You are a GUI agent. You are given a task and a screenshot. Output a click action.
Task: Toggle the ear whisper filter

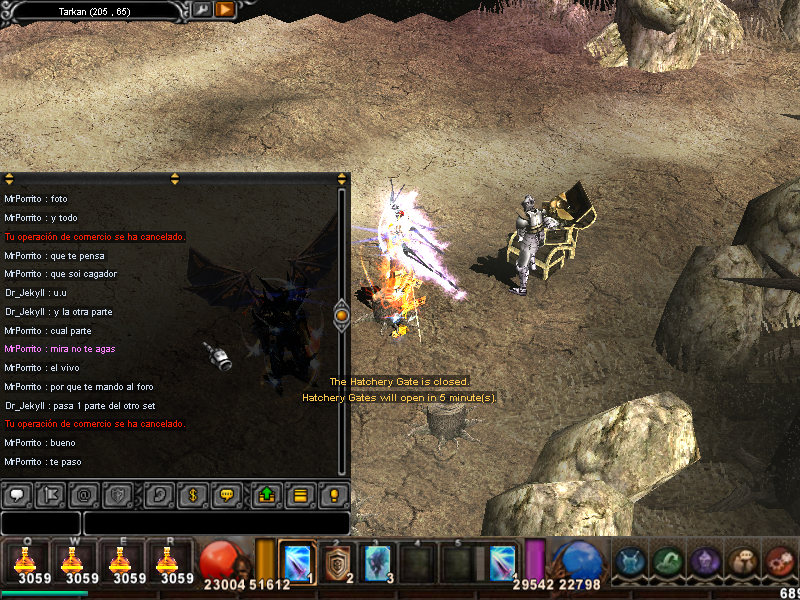[x=156, y=494]
